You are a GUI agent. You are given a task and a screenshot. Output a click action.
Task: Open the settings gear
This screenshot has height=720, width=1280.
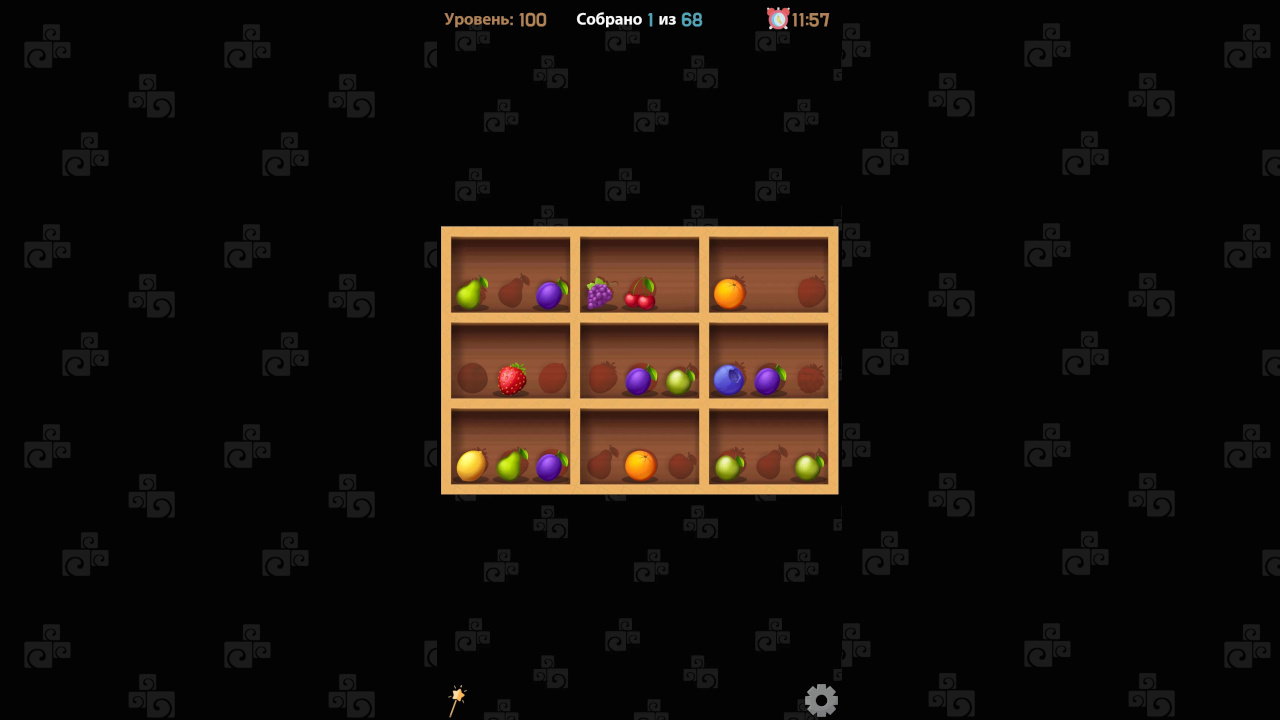821,699
